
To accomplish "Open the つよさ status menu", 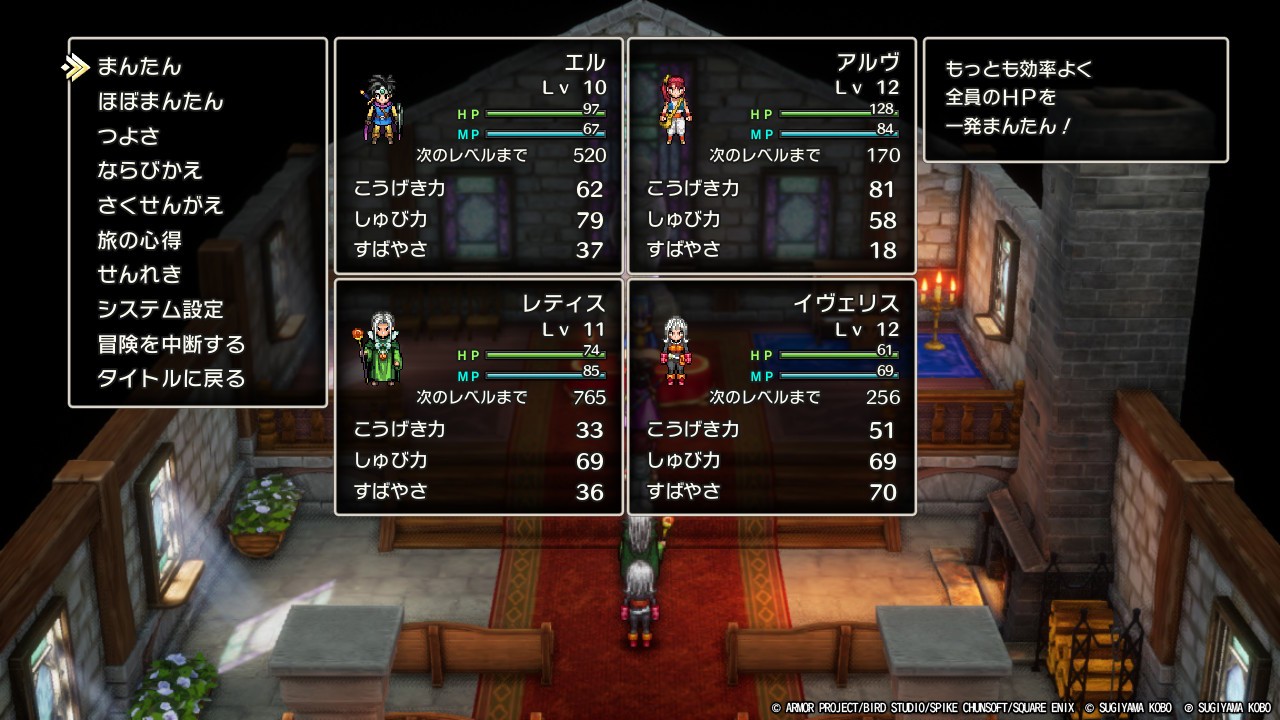I will pos(128,136).
